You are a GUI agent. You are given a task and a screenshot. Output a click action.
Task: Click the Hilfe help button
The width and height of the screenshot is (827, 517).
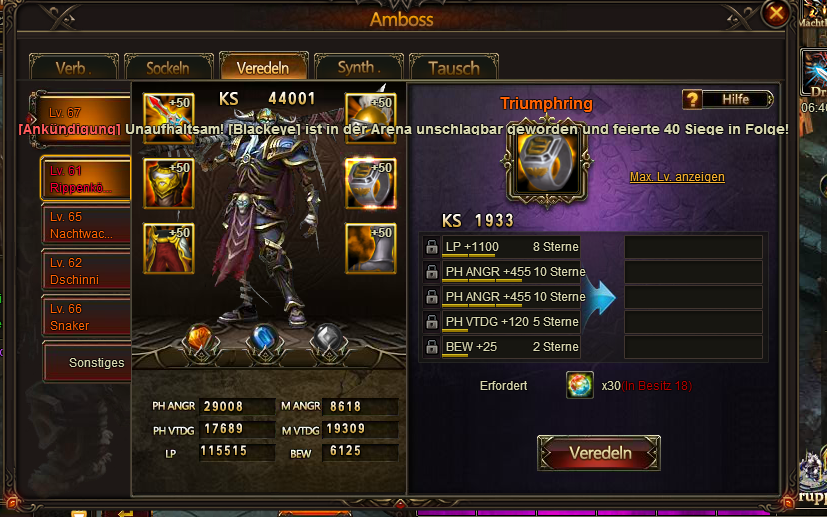pyautogui.click(x=729, y=99)
